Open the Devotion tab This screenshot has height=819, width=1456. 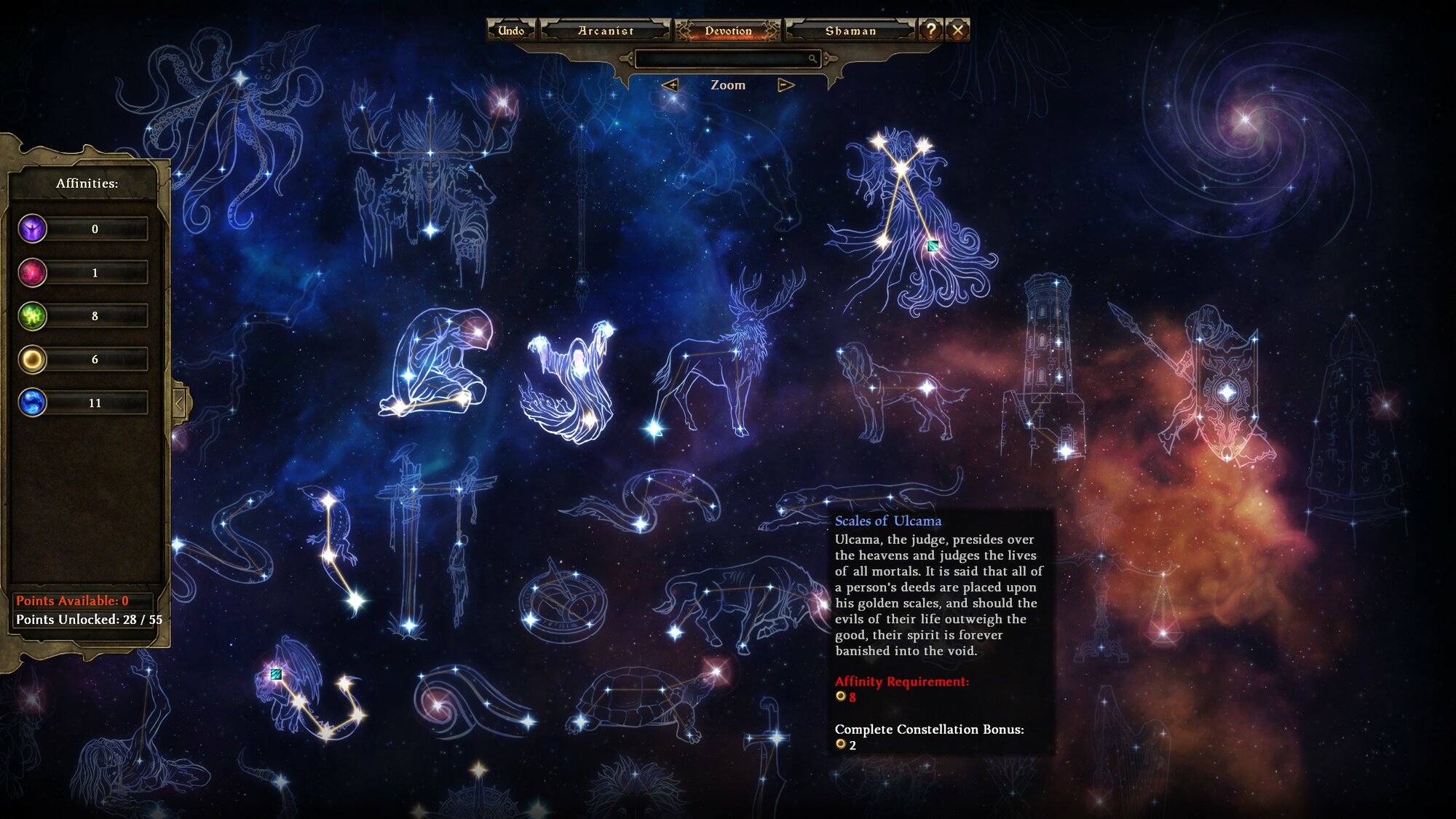click(x=727, y=31)
